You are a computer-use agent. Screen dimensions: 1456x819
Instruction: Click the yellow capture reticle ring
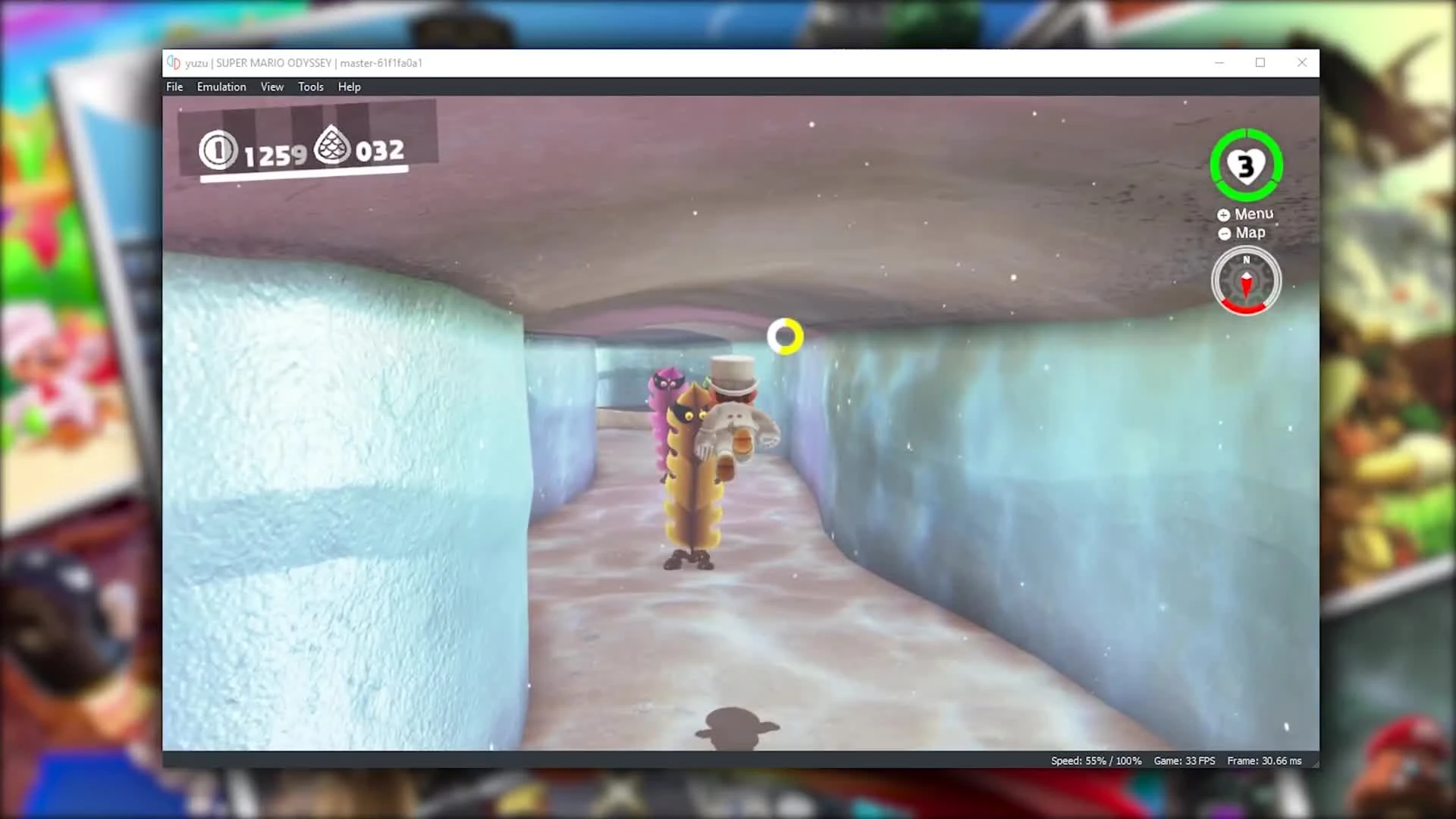(x=785, y=336)
